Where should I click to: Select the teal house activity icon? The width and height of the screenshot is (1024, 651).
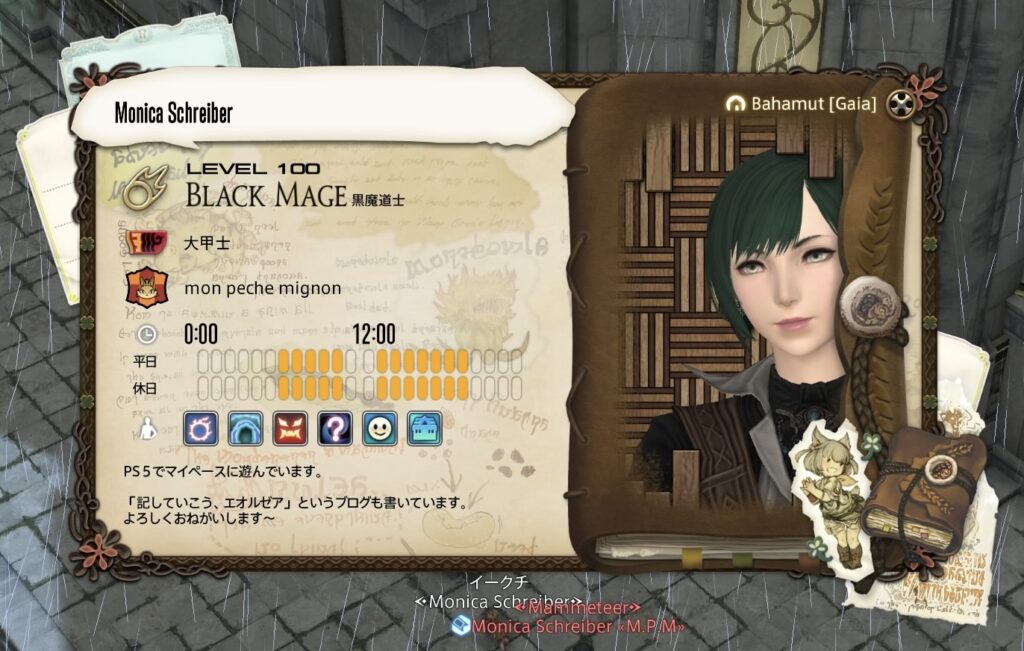coord(424,429)
